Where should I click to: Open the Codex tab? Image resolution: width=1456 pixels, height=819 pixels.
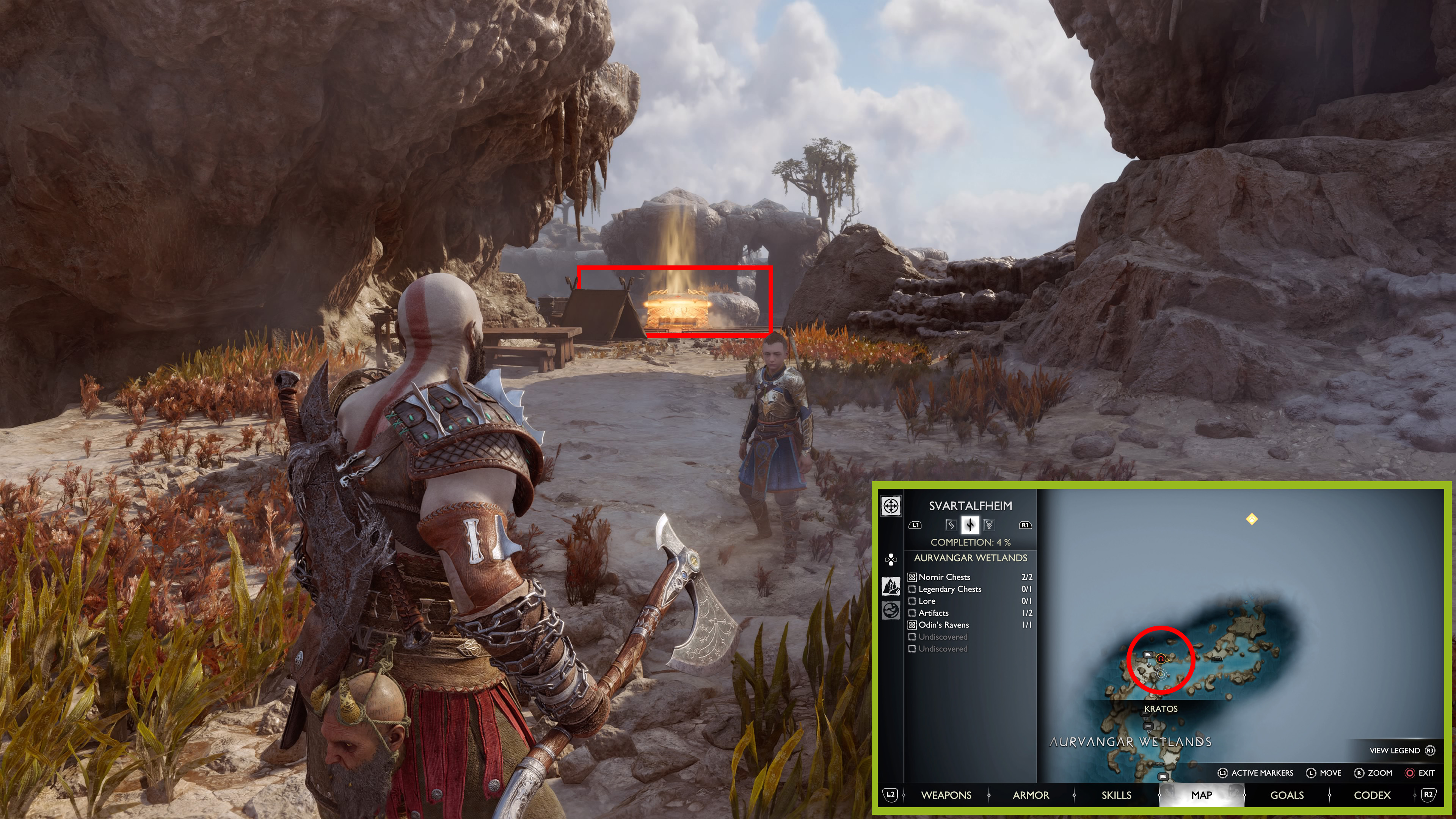(x=1372, y=795)
